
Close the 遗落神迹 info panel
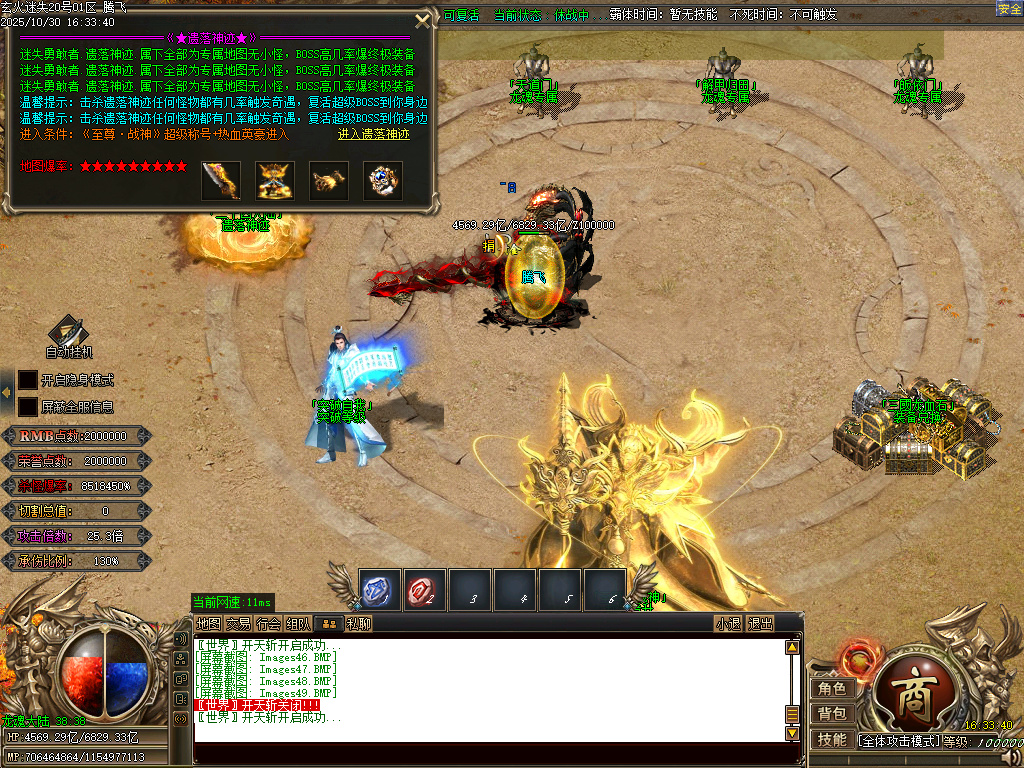pyautogui.click(x=423, y=20)
